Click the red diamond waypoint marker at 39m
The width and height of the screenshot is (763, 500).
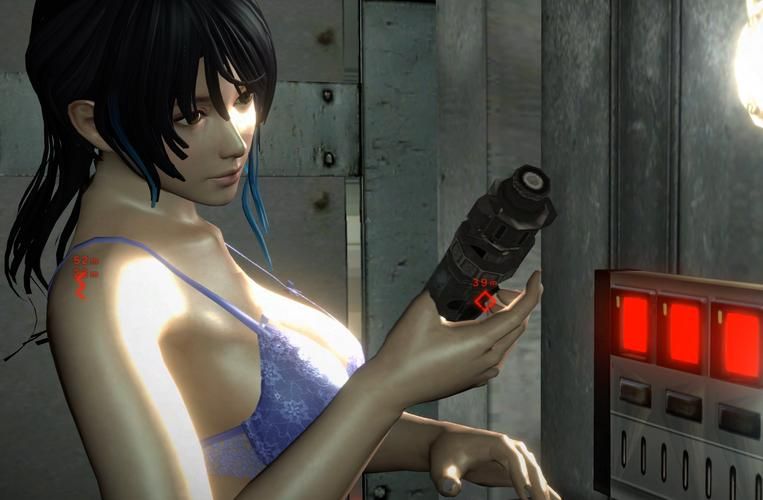[x=484, y=302]
